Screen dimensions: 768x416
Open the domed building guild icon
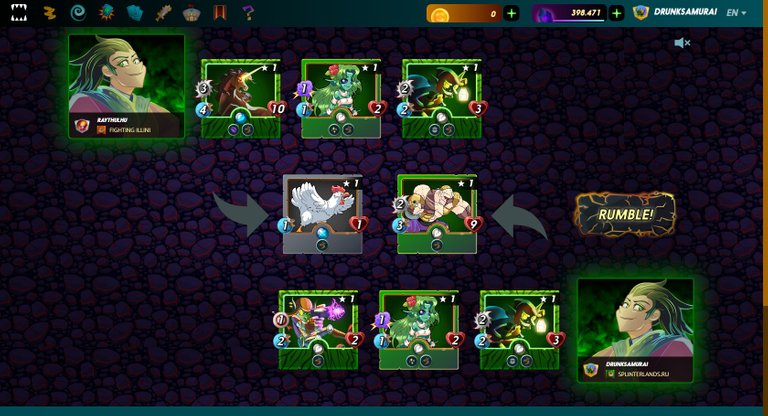coord(192,13)
